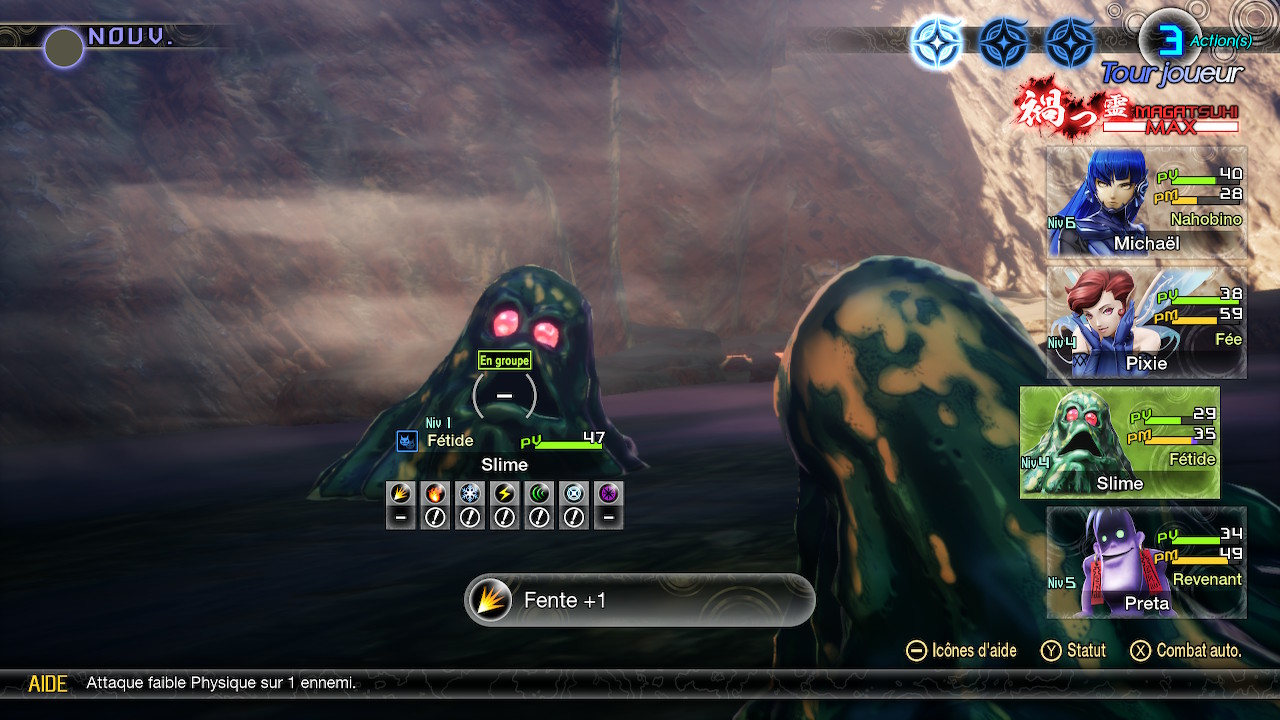Show the Icônes d'aide help icons
1280x720 pixels.
click(x=961, y=651)
